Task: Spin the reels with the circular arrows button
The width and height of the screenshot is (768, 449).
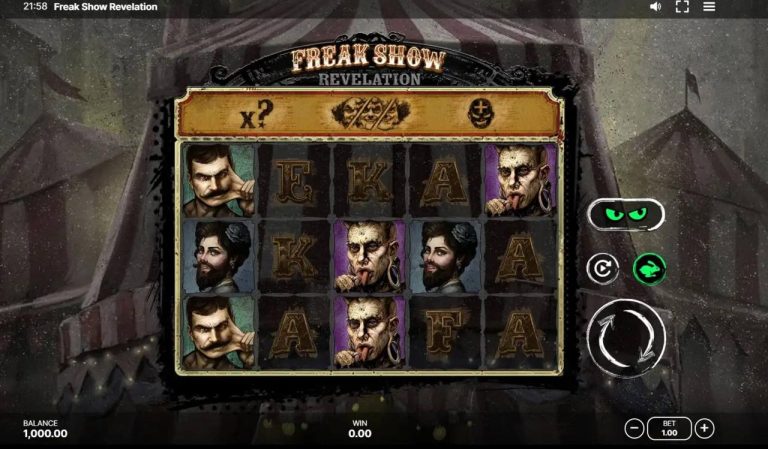Action: [626, 337]
